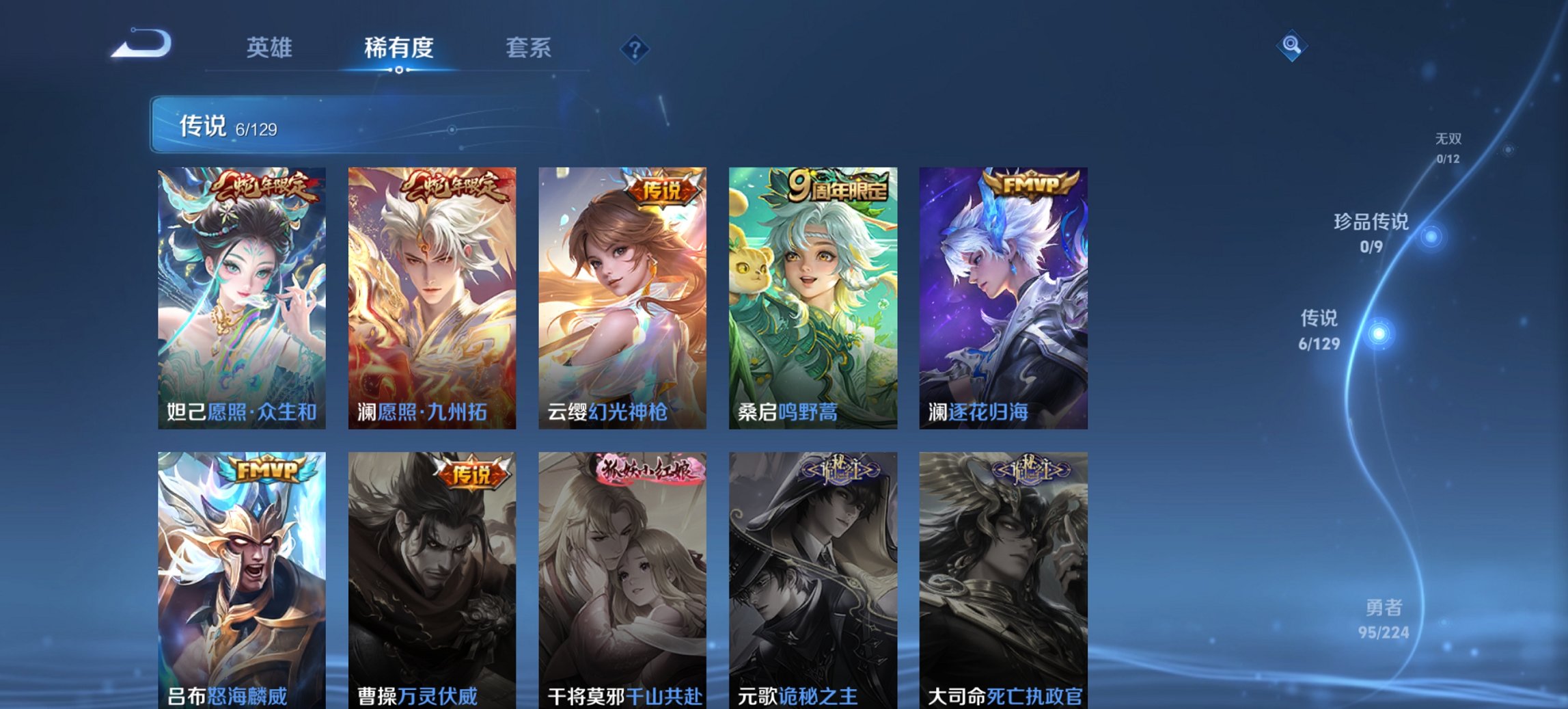The image size is (1568, 709).
Task: Select the 稀有度 tab
Action: (x=397, y=48)
